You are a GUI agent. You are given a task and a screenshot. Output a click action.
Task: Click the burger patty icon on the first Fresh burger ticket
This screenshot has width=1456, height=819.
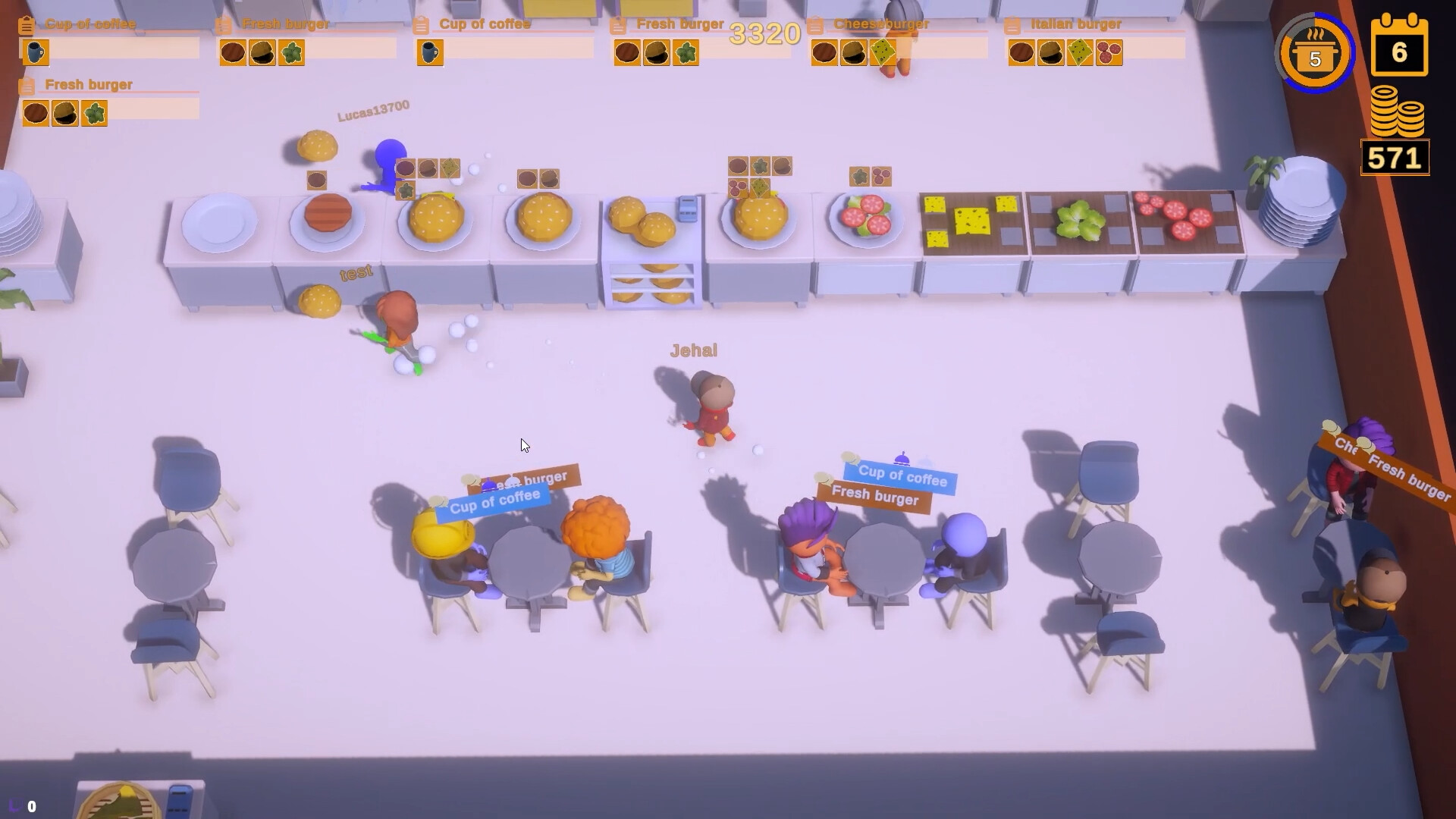231,52
